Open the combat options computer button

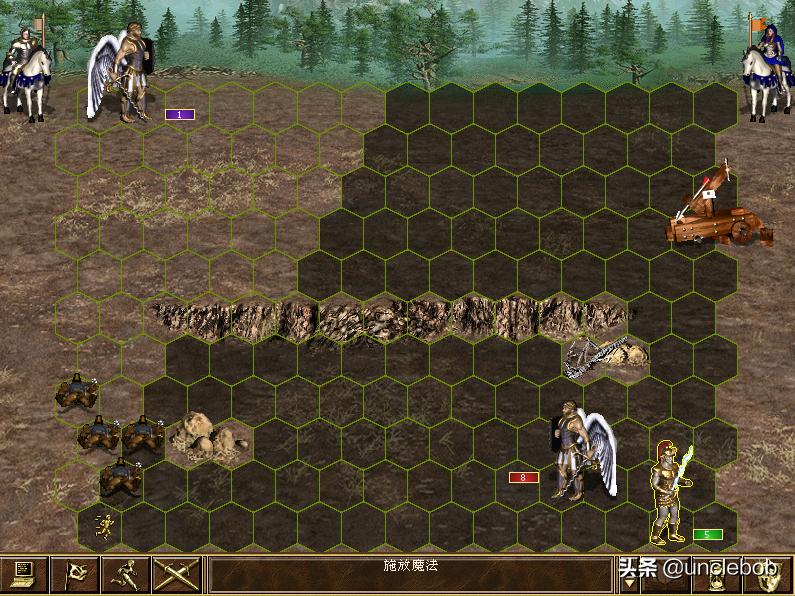(x=24, y=574)
